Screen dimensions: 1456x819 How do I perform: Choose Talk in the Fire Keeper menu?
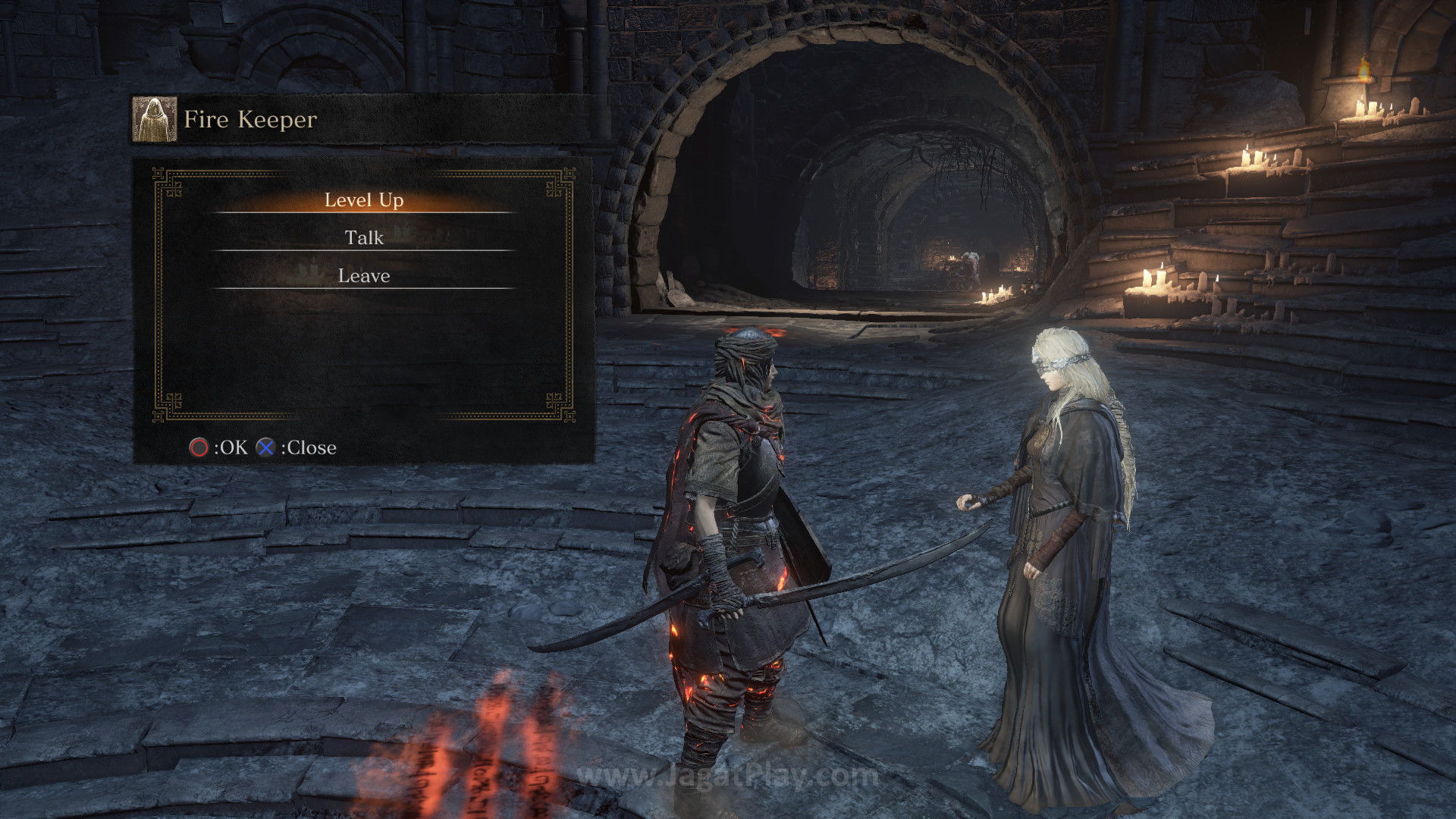pyautogui.click(x=364, y=238)
